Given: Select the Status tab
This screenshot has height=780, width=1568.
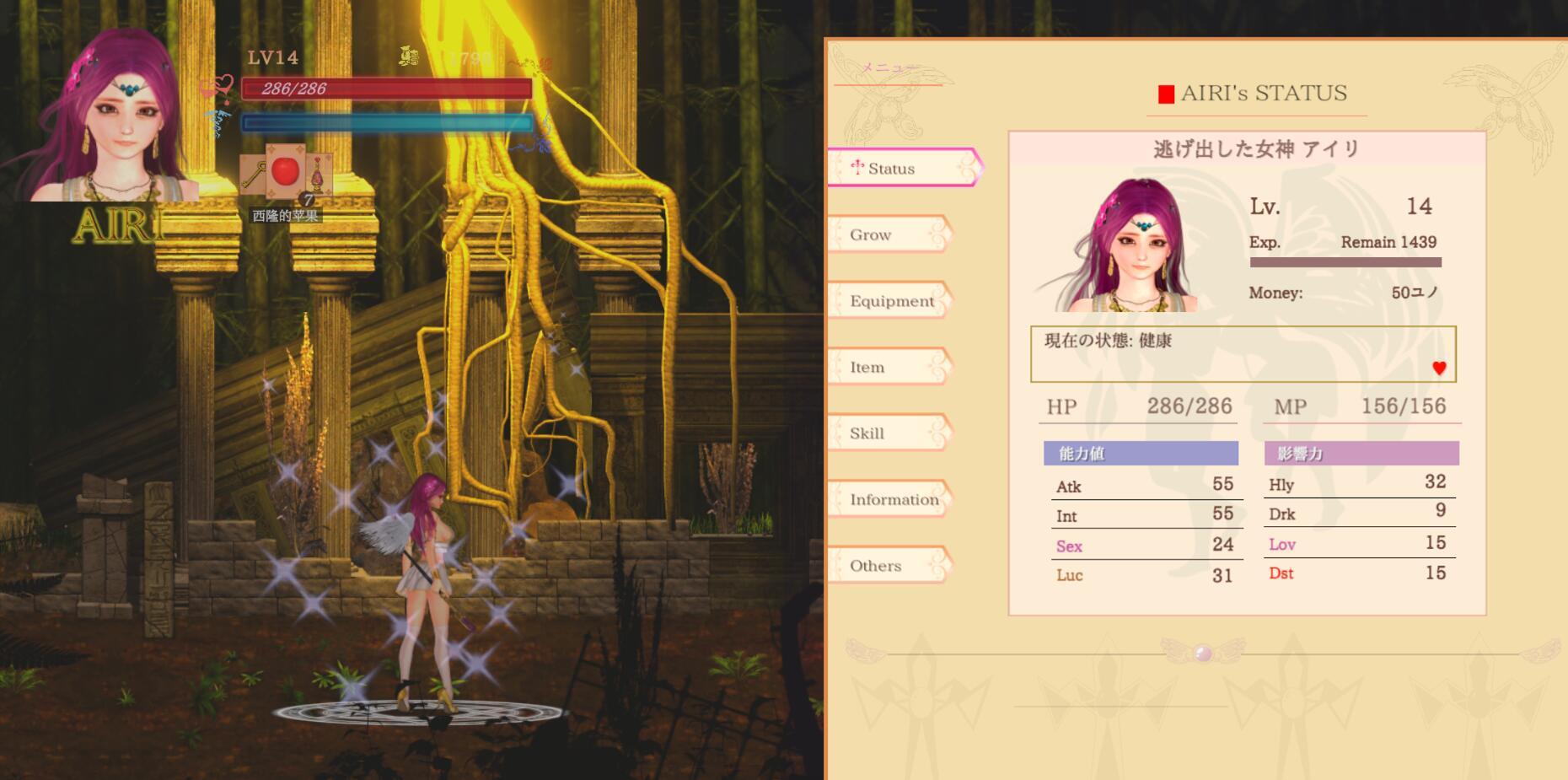Looking at the screenshot, I should (x=894, y=168).
